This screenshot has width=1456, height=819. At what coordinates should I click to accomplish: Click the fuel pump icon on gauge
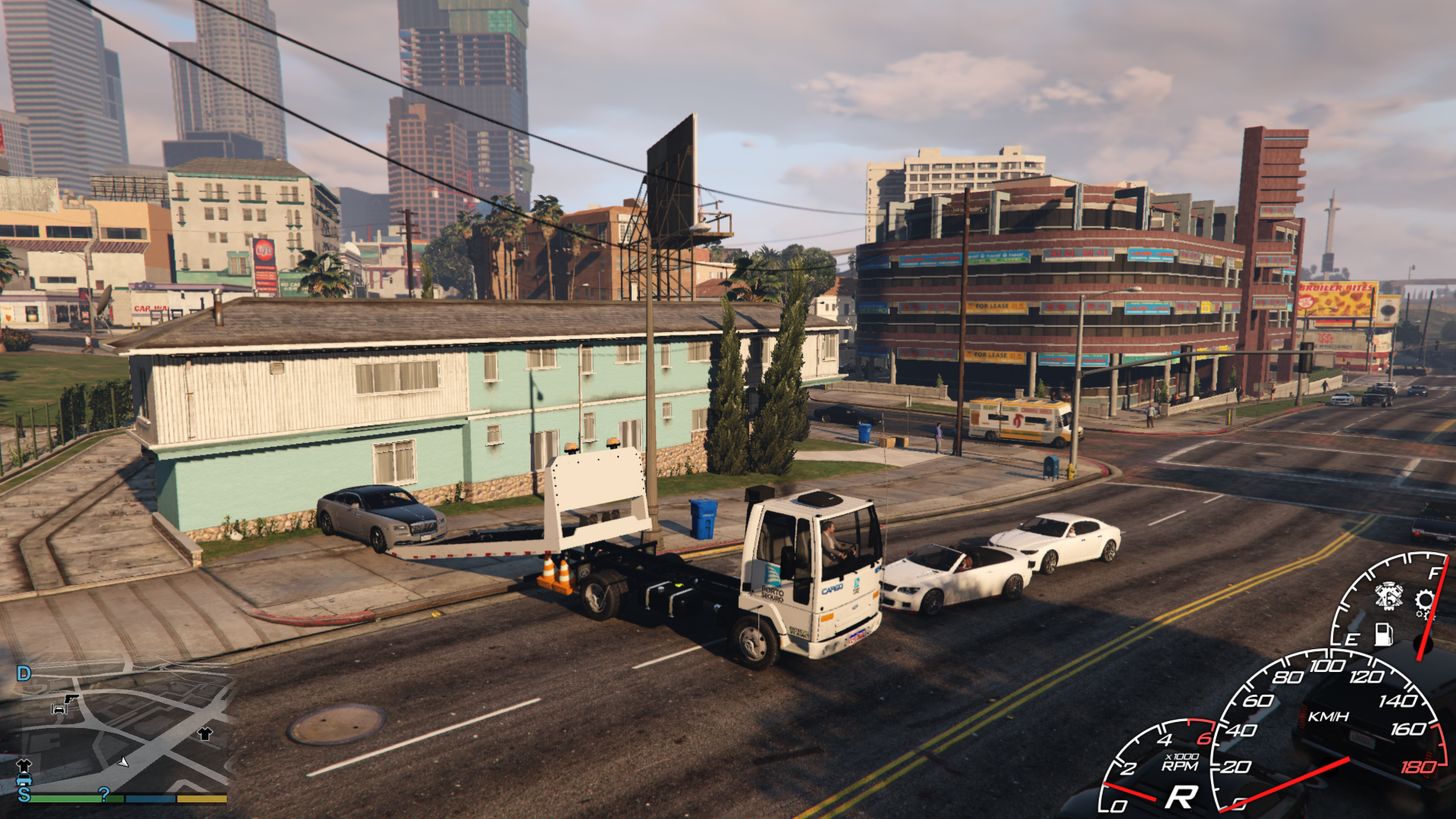coord(1383,634)
